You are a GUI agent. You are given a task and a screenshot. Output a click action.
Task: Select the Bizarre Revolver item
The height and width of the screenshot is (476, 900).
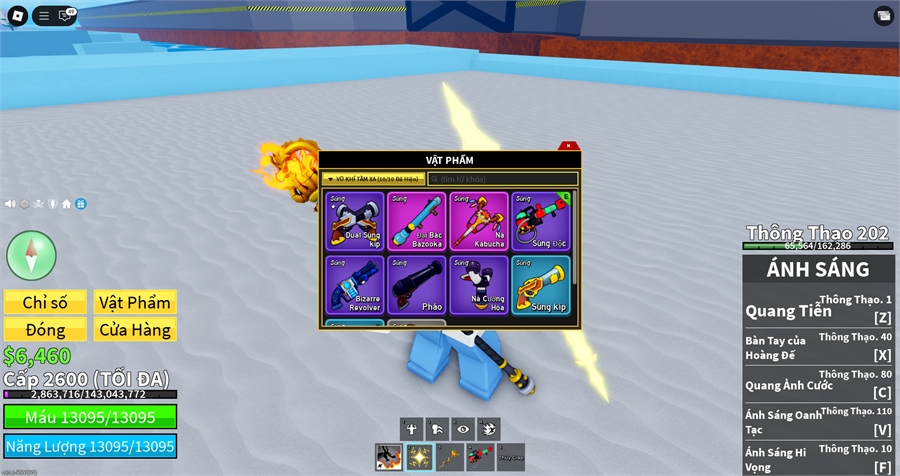click(x=355, y=285)
